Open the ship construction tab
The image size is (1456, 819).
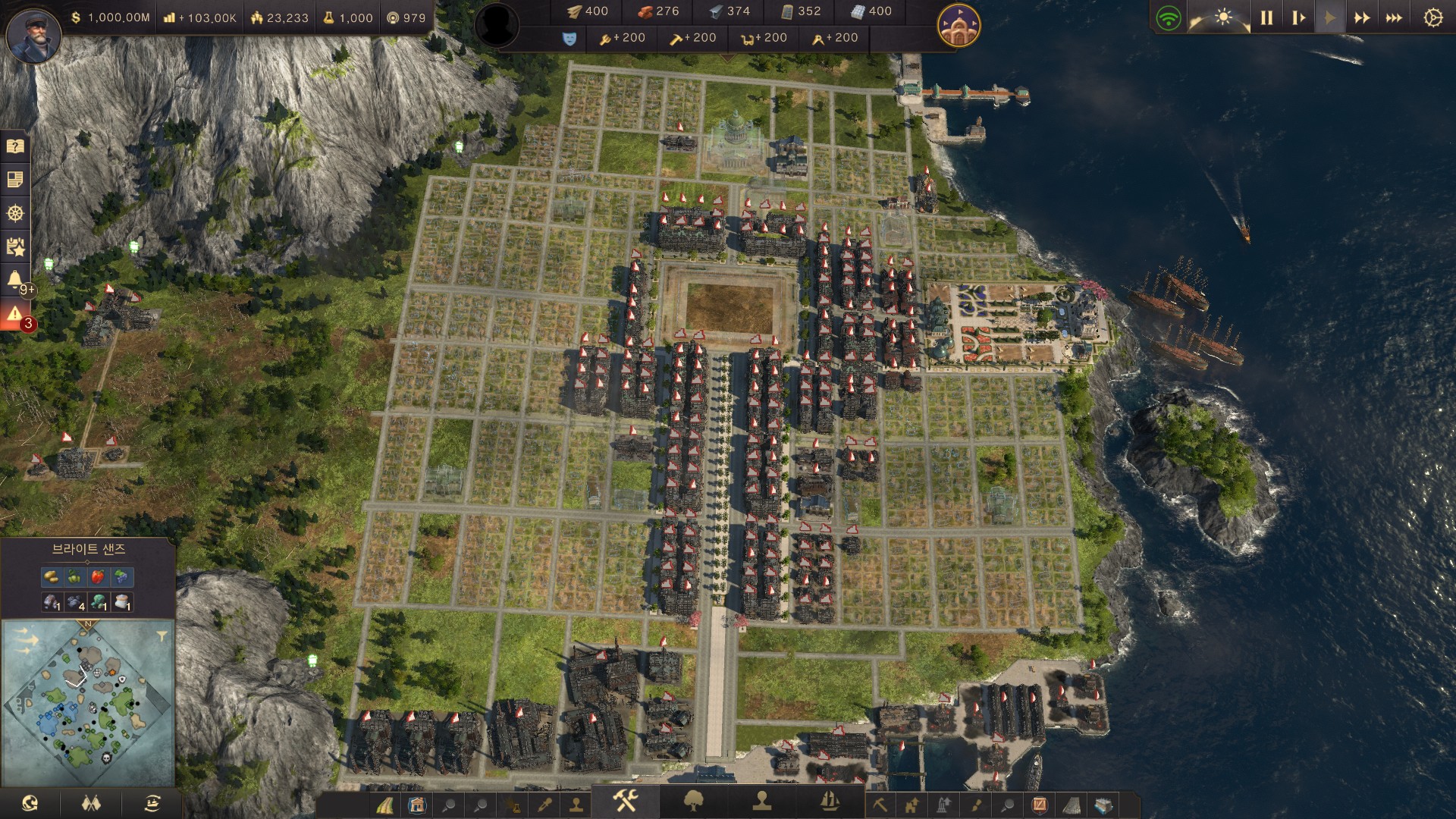[830, 801]
